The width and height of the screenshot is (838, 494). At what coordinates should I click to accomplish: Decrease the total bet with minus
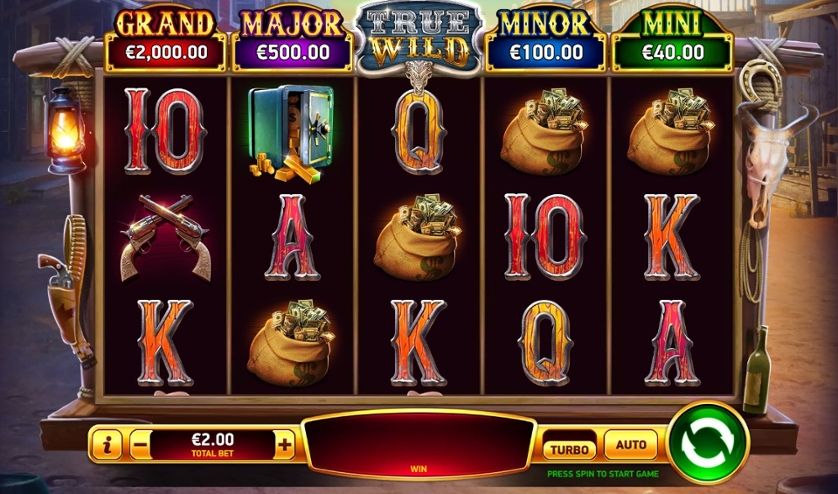click(x=140, y=445)
